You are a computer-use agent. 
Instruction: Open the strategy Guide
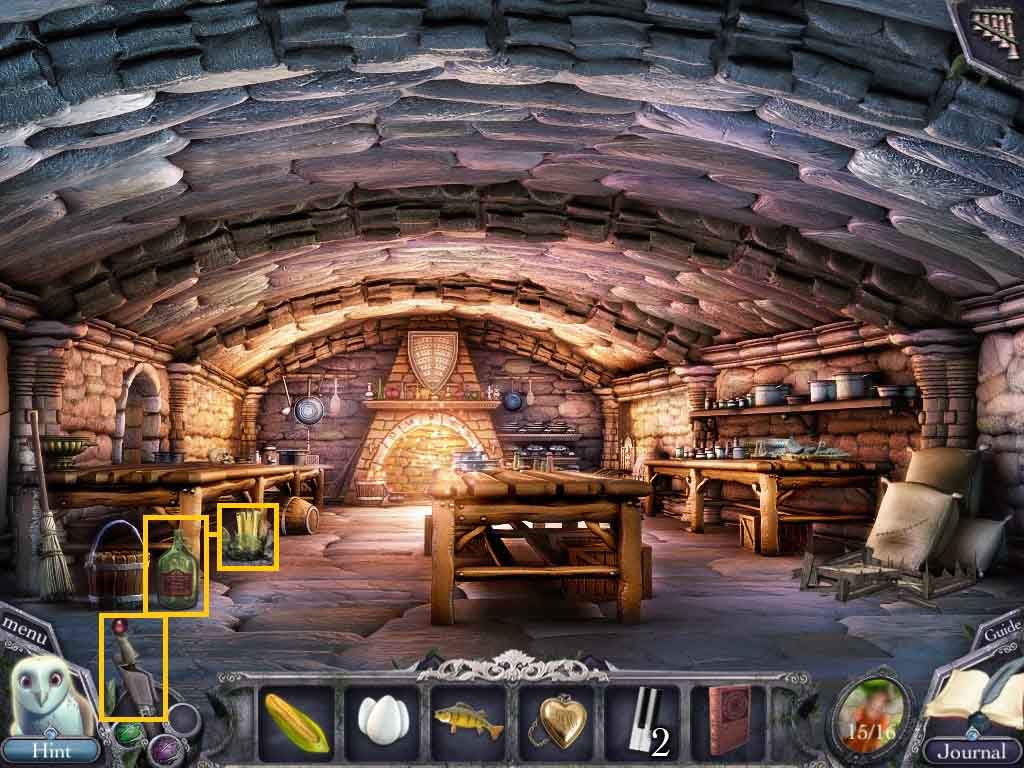tap(1001, 631)
